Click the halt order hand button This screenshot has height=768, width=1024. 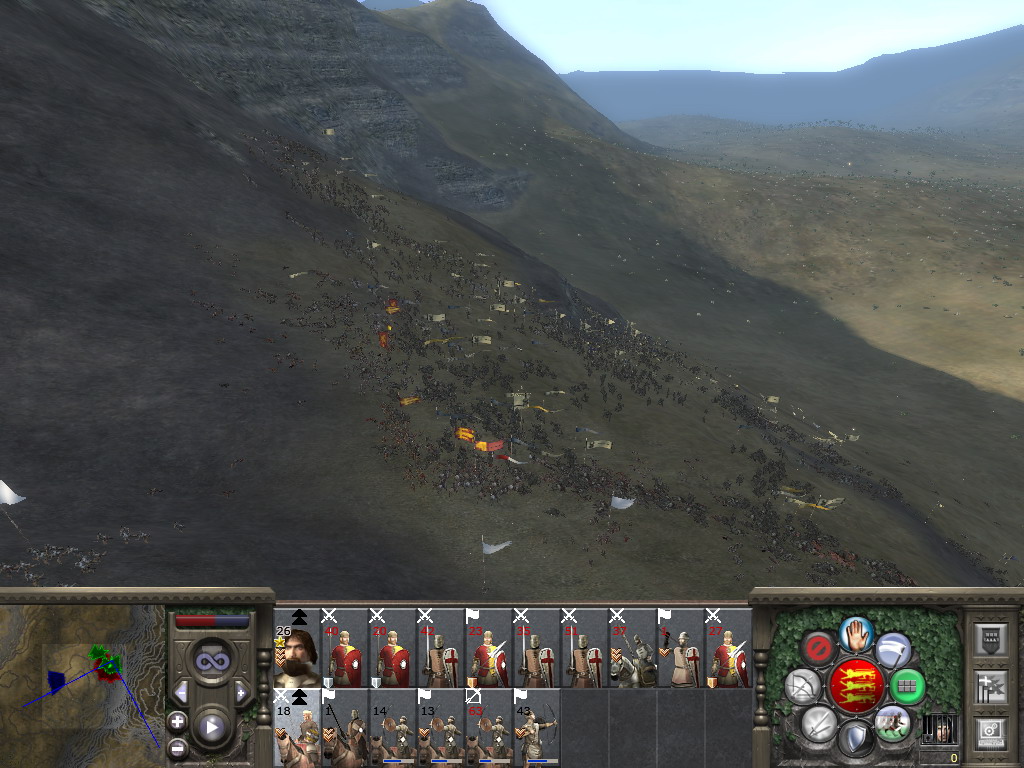tap(856, 632)
